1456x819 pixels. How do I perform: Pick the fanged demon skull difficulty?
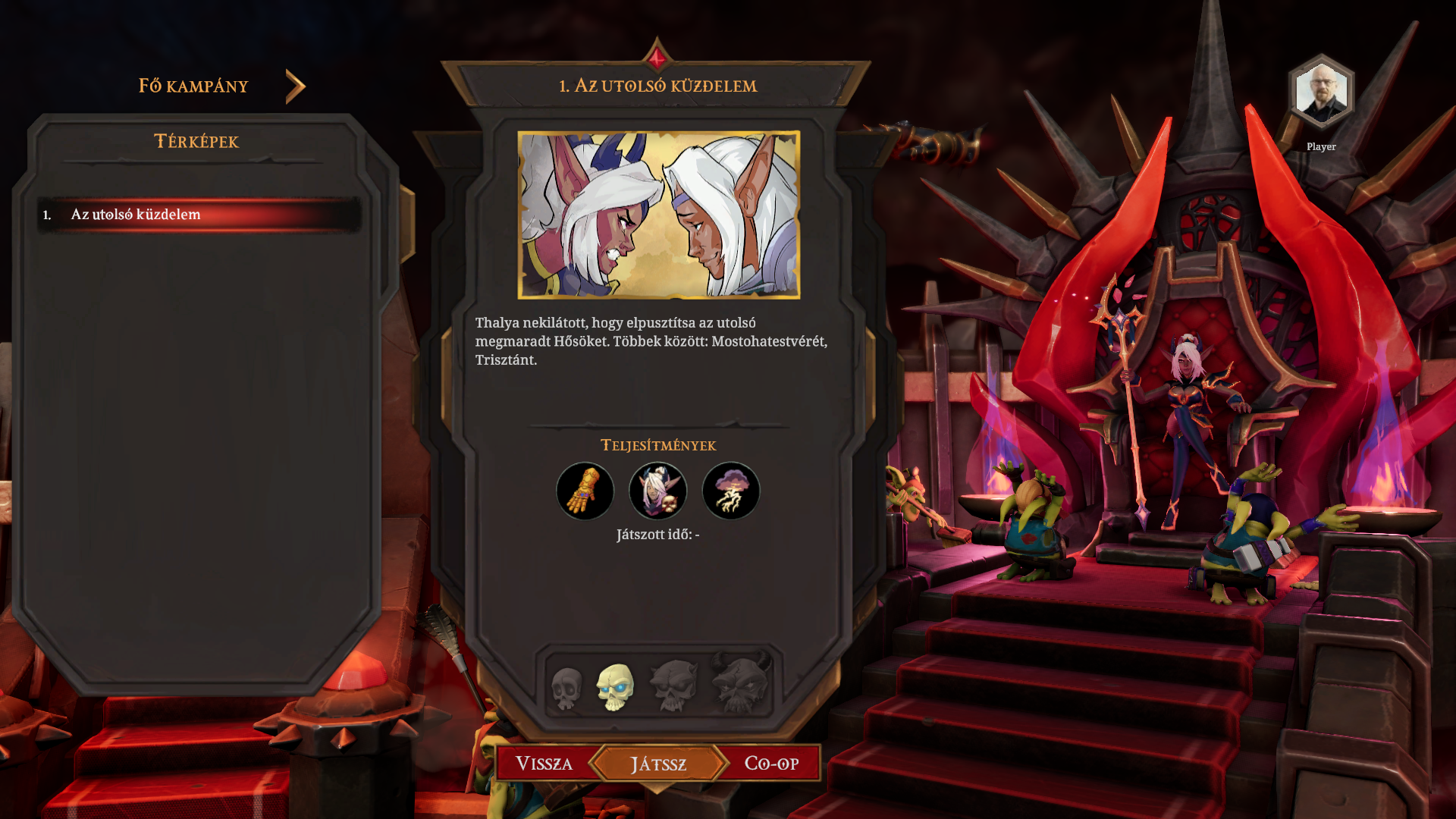[673, 686]
